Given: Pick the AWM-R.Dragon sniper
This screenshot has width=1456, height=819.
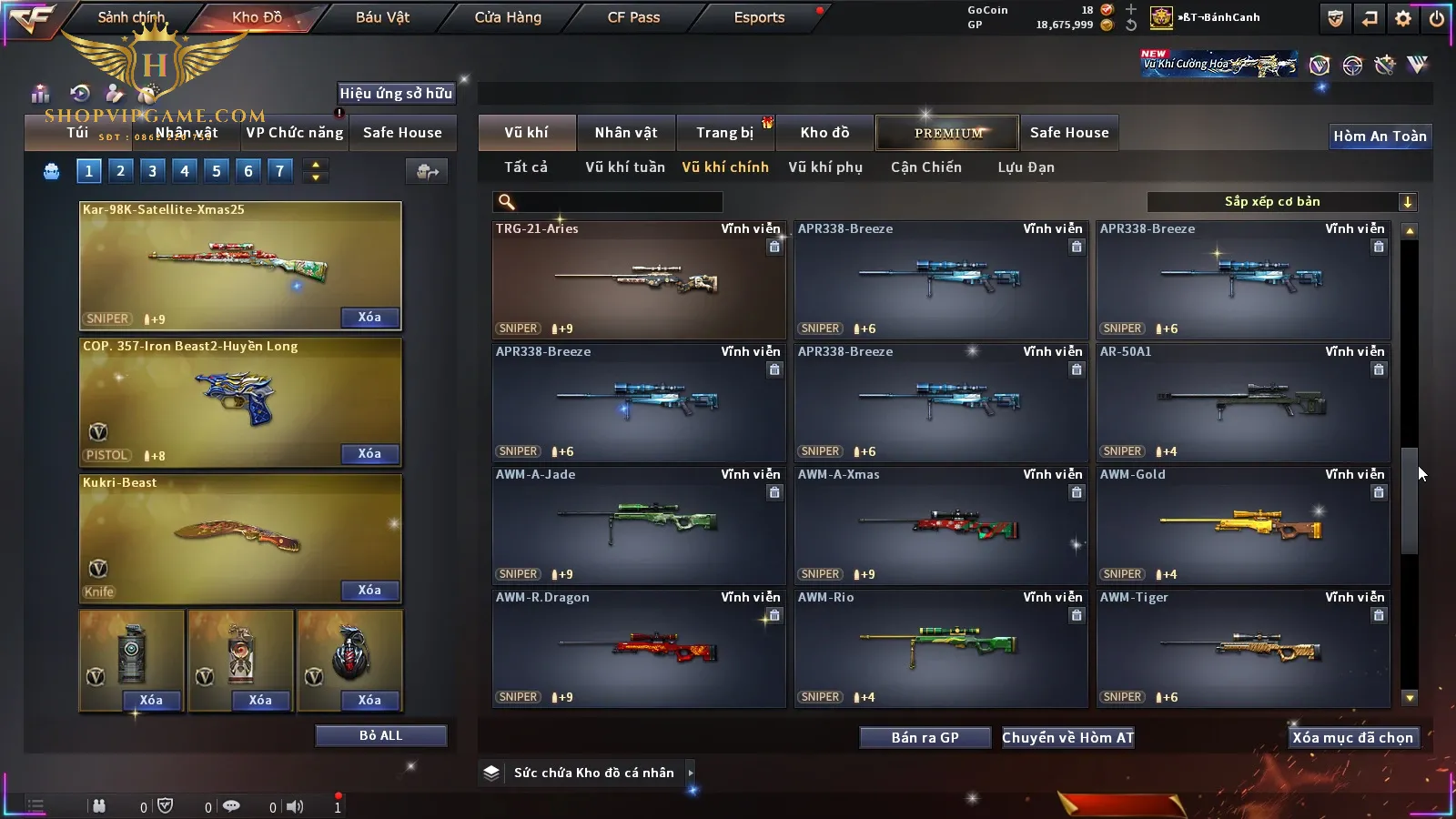Looking at the screenshot, I should [x=639, y=649].
